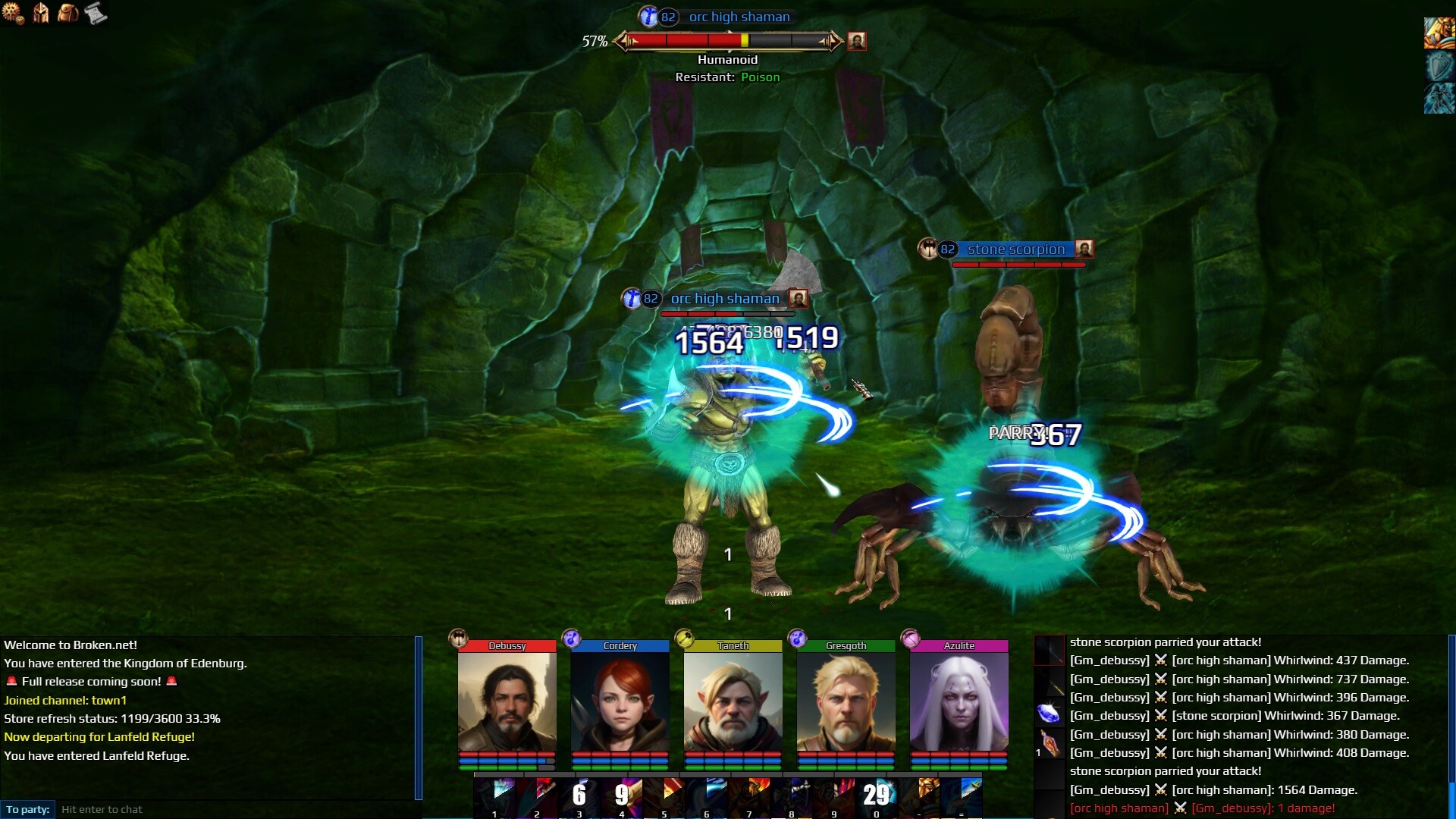Select Debussy's party portrait
This screenshot has height=819, width=1456.
pyautogui.click(x=507, y=701)
